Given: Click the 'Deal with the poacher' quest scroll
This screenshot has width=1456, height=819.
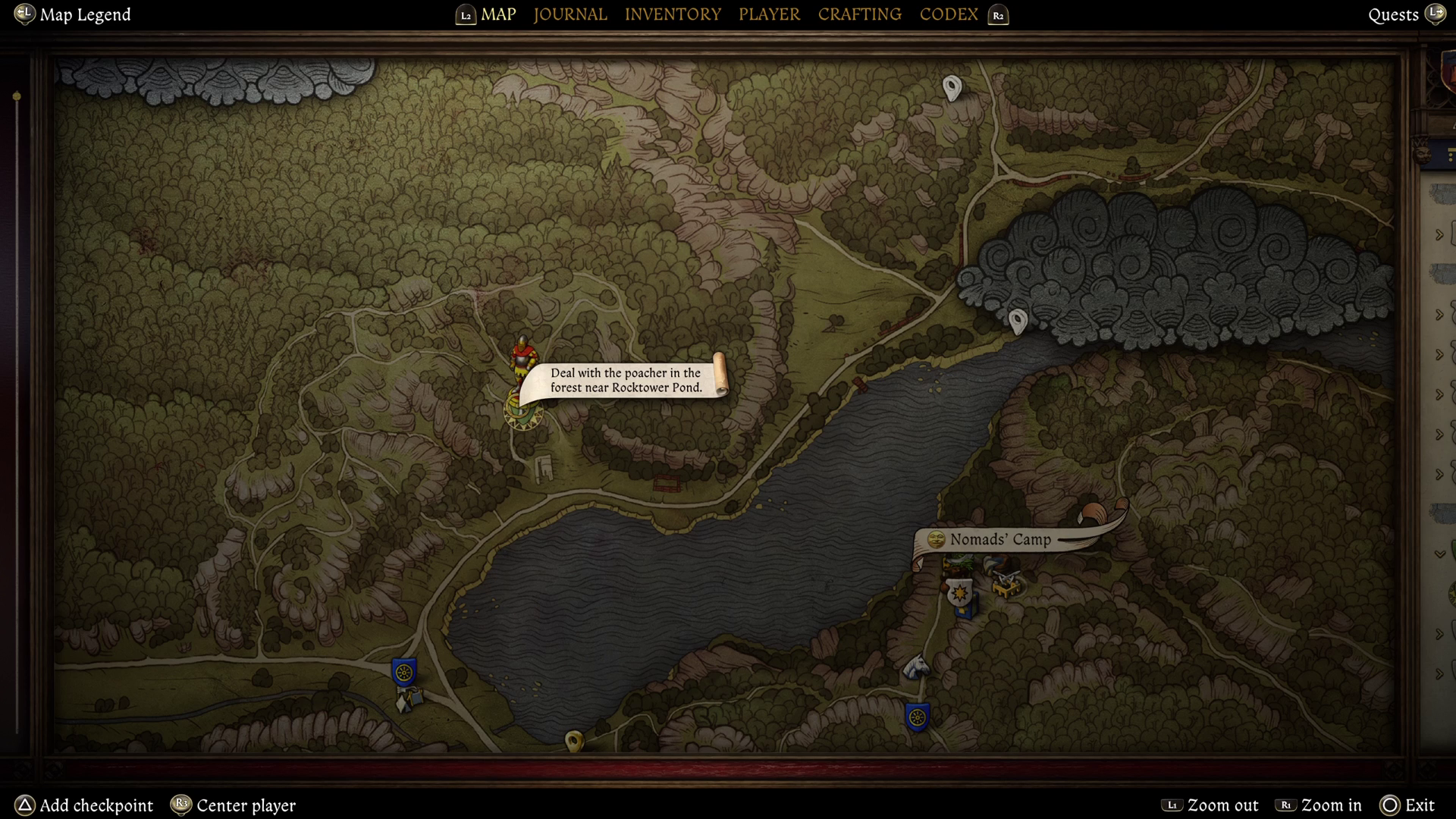Looking at the screenshot, I should [625, 379].
